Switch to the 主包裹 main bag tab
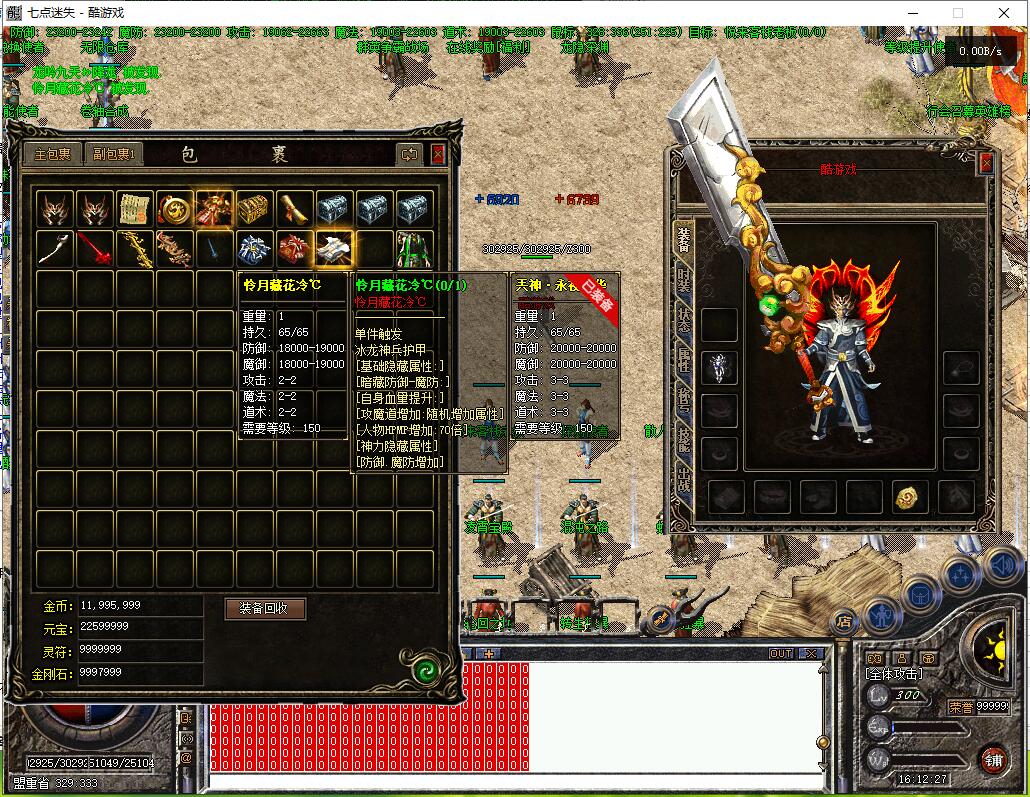Screen dimensions: 1030x797 53,154
